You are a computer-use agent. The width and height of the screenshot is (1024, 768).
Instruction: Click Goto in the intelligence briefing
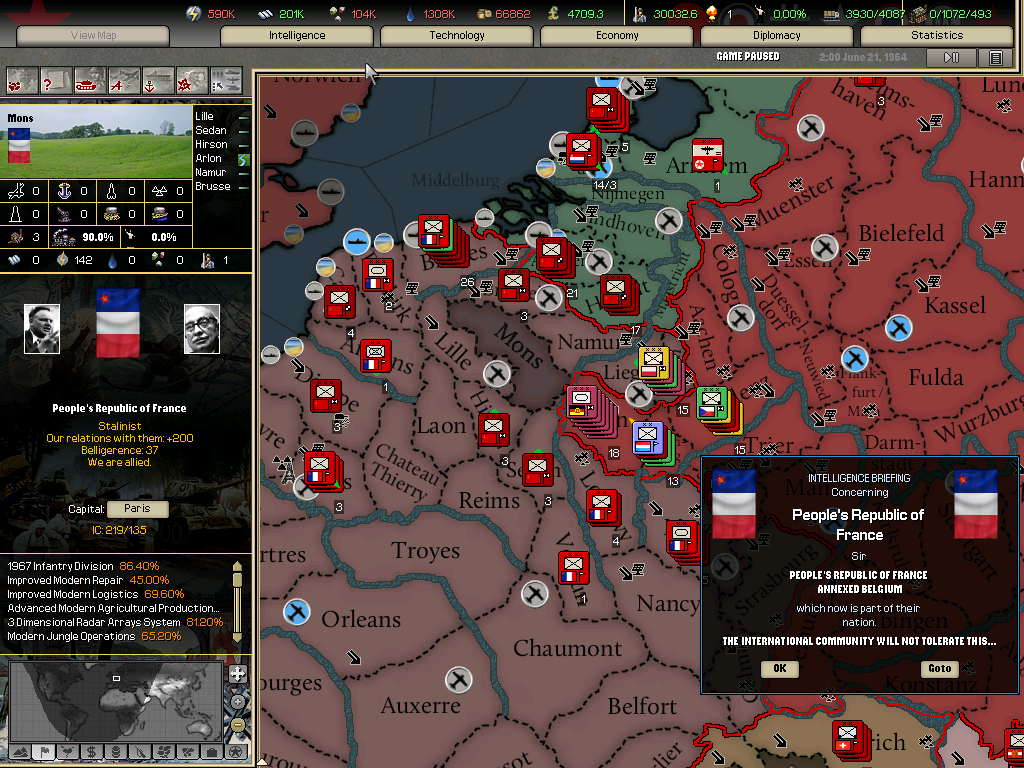coord(939,669)
